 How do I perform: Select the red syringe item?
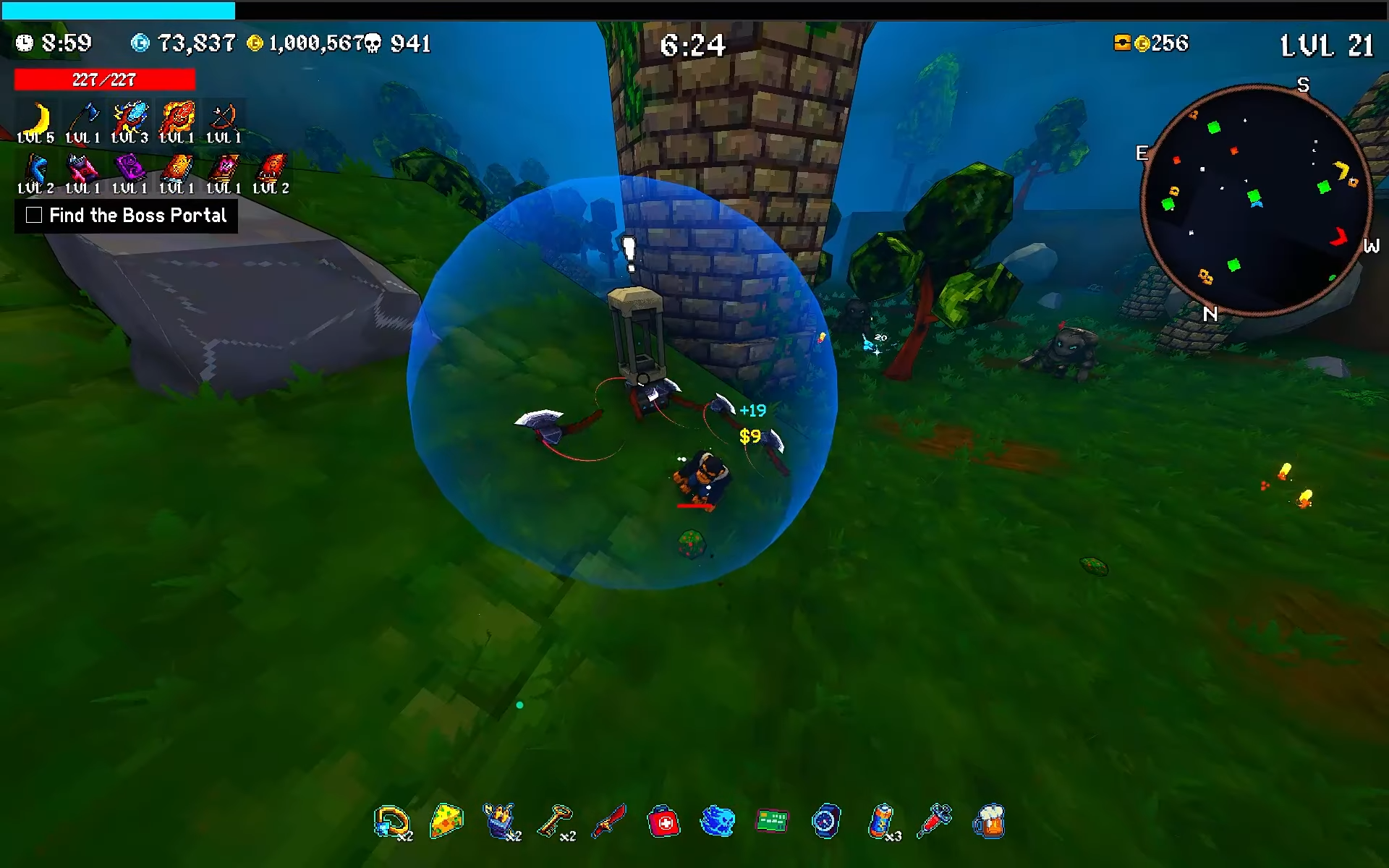(934, 821)
